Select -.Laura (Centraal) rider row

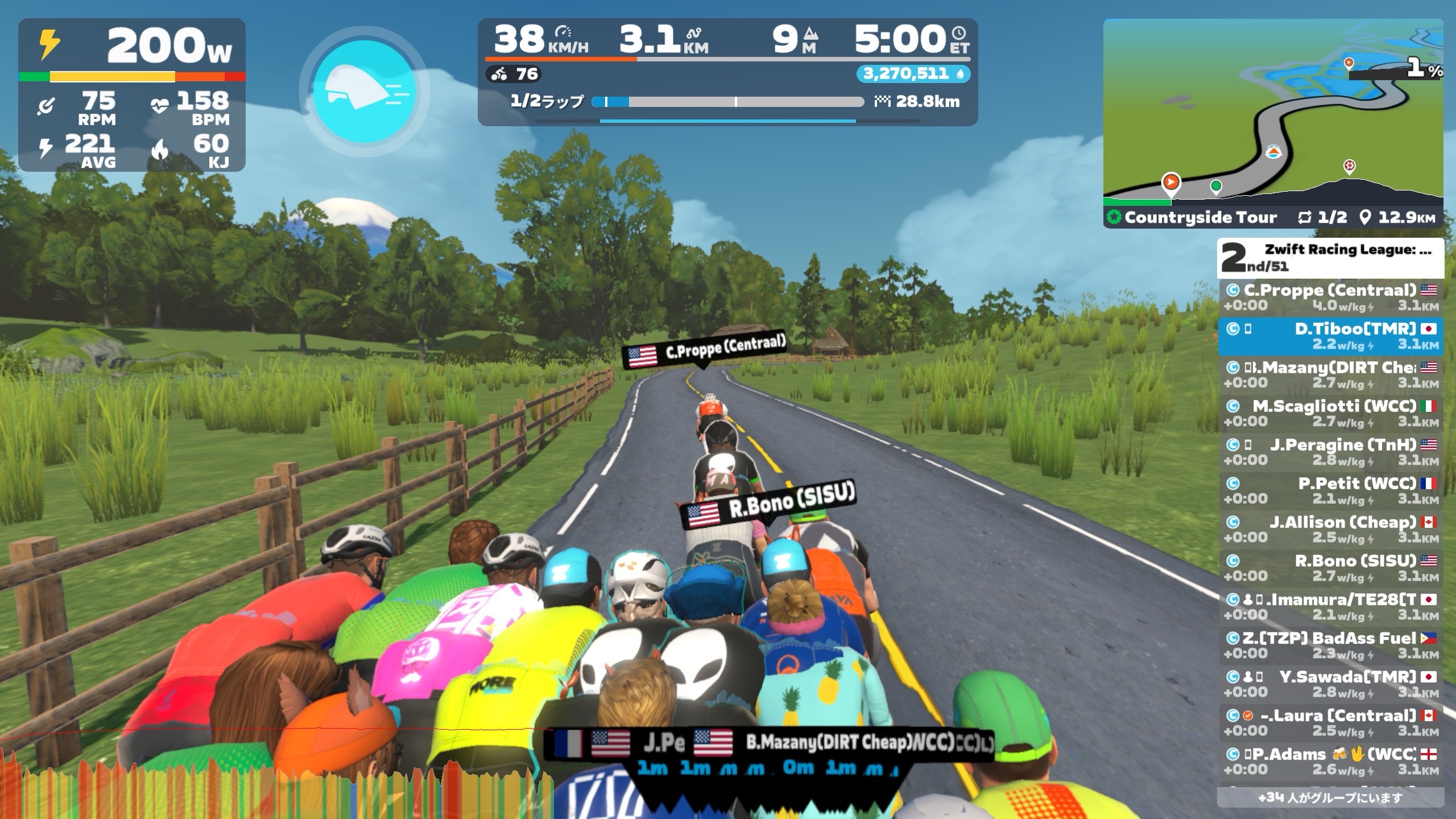1330,723
